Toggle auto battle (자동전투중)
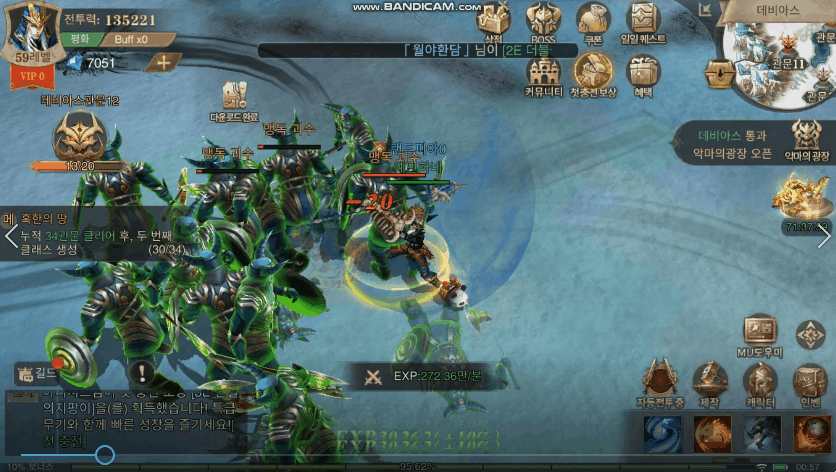This screenshot has height=472, width=836. coord(659,382)
